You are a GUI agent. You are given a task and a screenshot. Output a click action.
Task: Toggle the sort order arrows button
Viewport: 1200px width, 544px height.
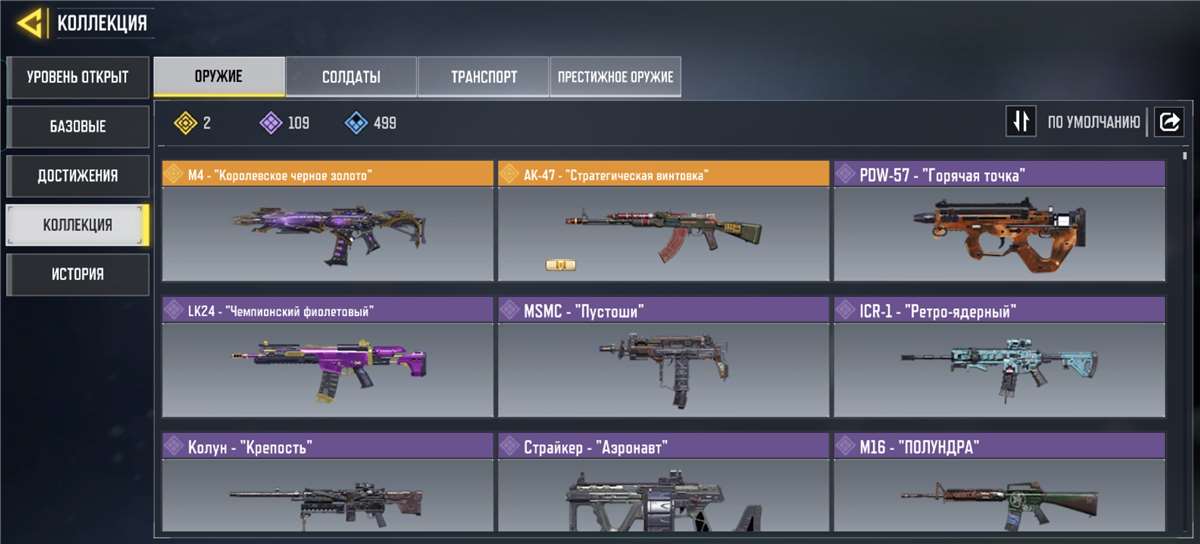click(1020, 122)
